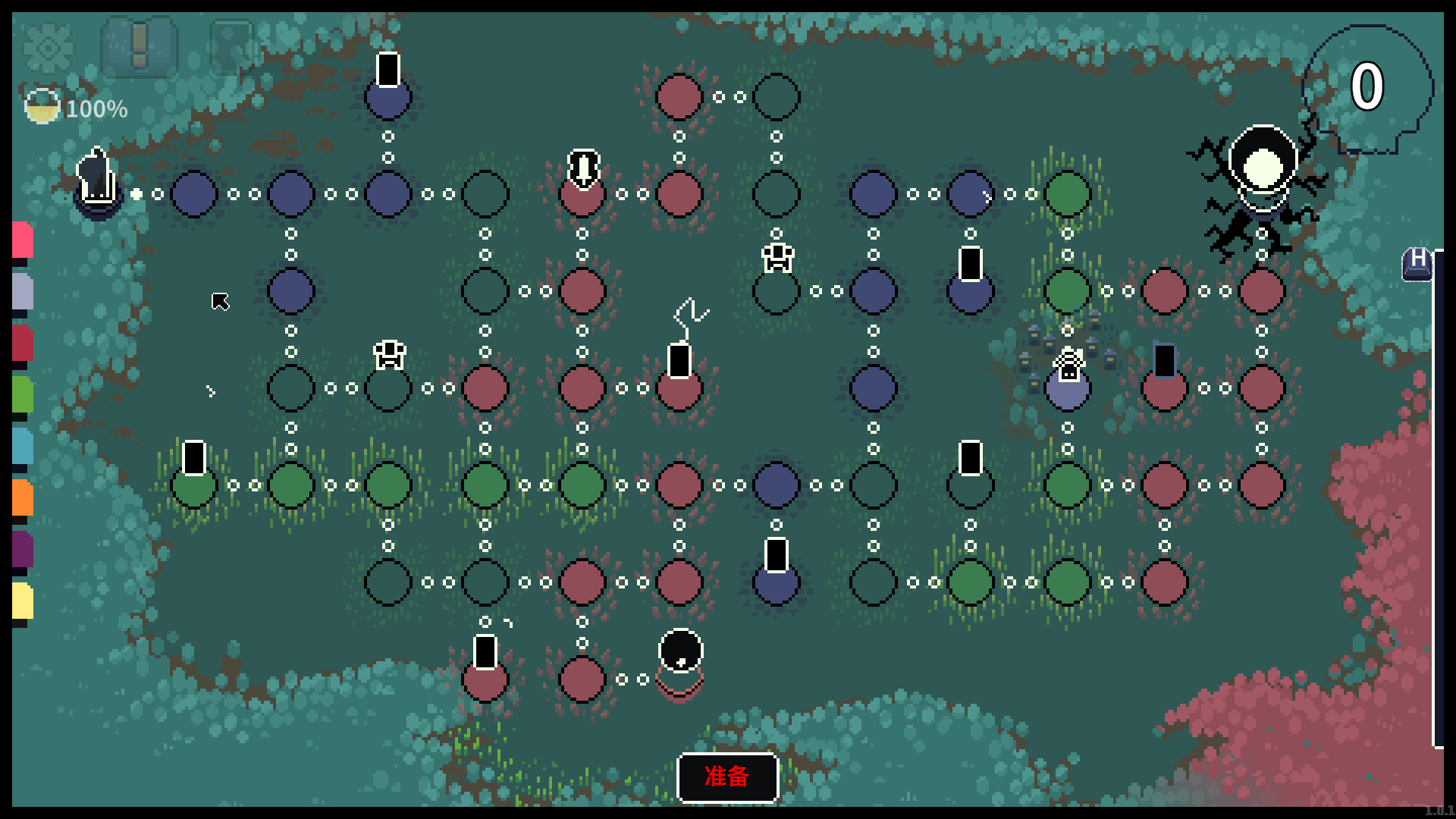This screenshot has width=1456, height=819.
Task: Open the faded card icon beside the book
Action: [x=231, y=47]
